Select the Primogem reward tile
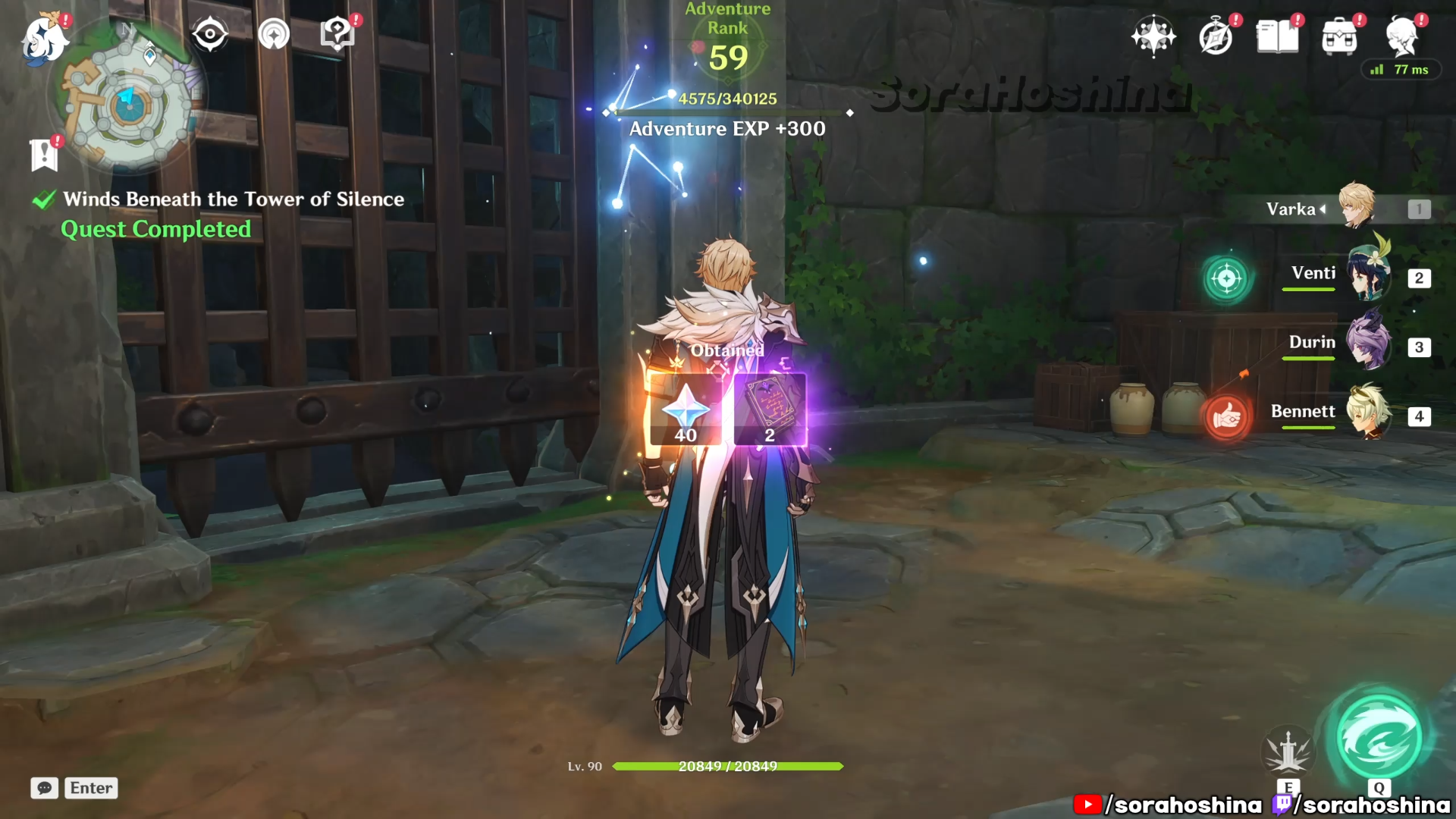Screen dimensions: 1456x819 tap(686, 410)
